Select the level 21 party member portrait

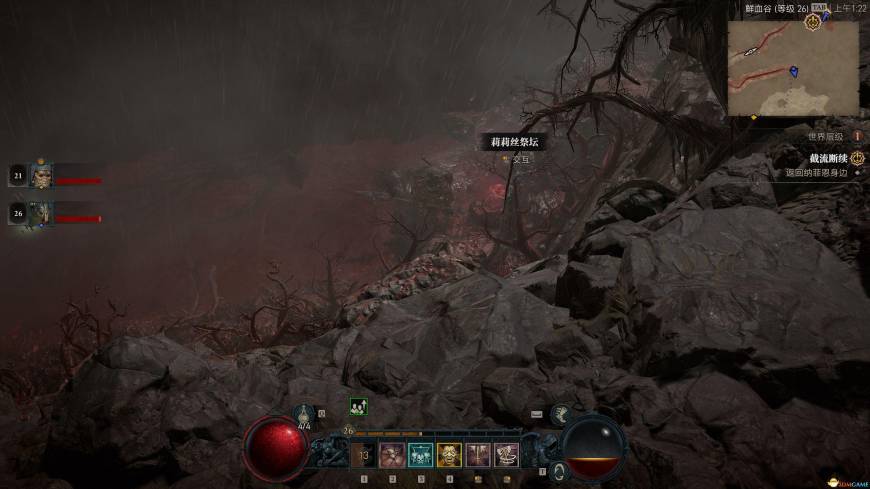pyautogui.click(x=42, y=176)
